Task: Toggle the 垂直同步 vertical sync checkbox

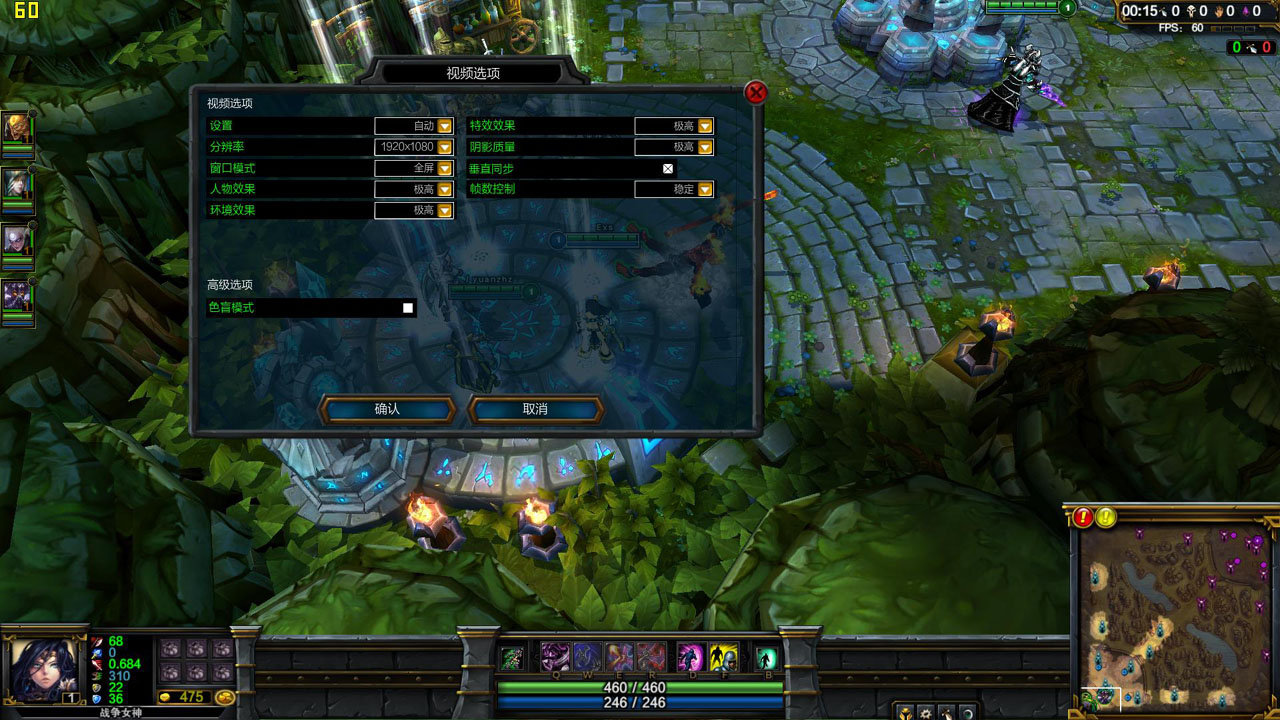Action: pyautogui.click(x=668, y=168)
